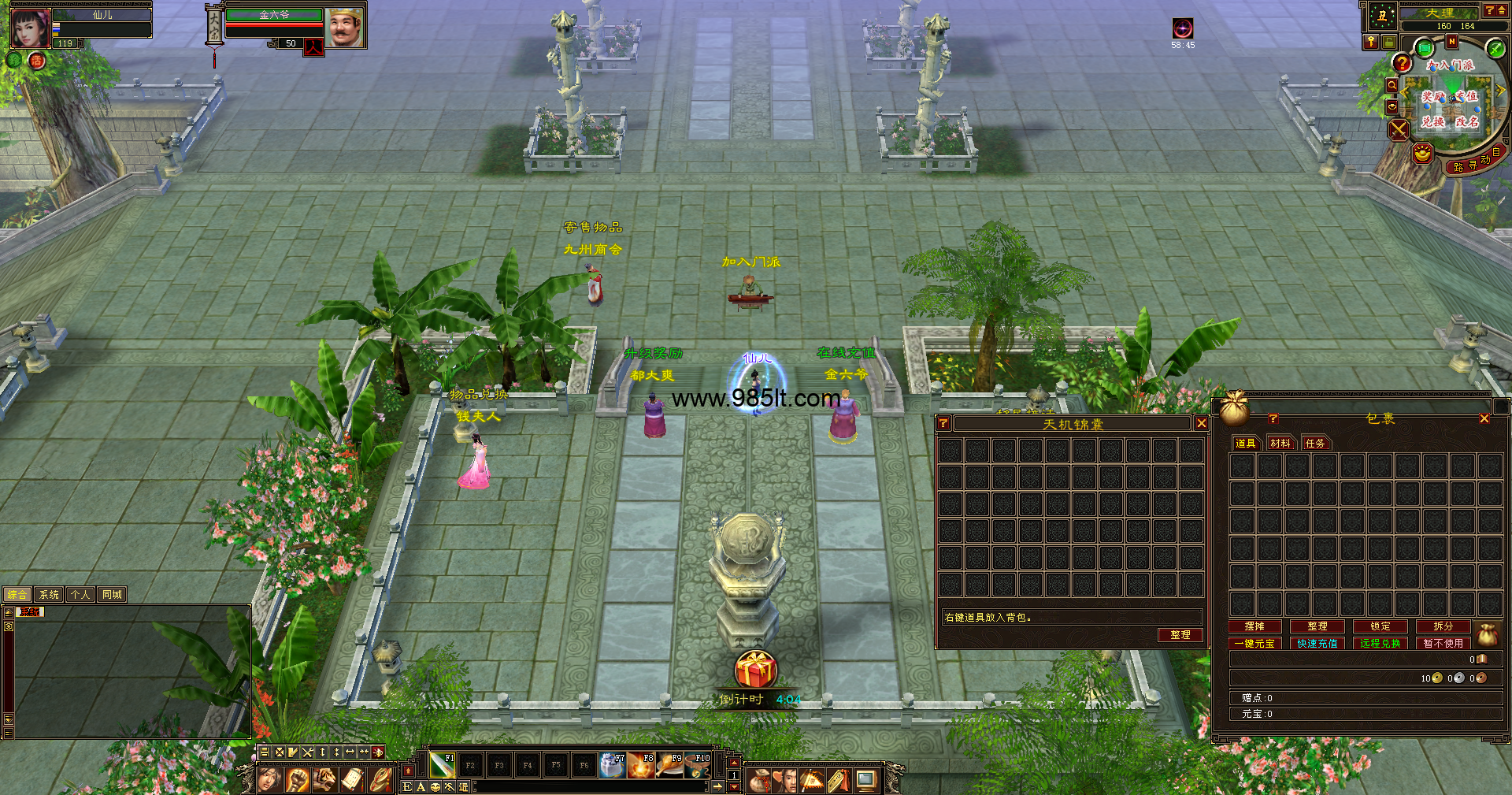
Task: Open the 任务 quest items tab
Action: (1315, 444)
